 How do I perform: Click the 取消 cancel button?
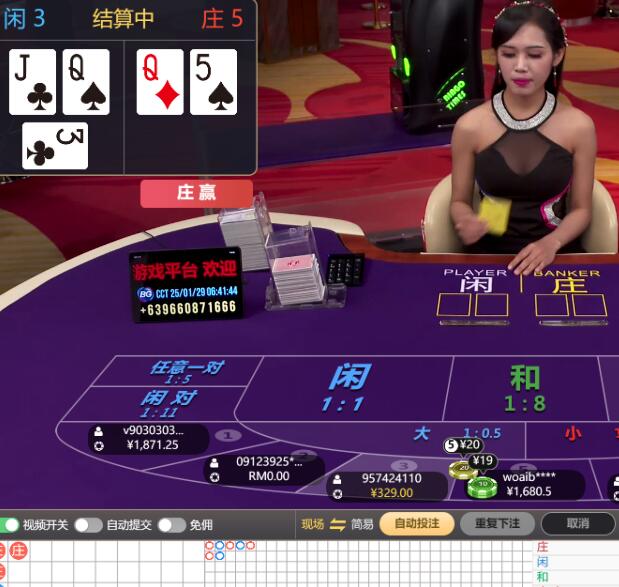tap(577, 523)
